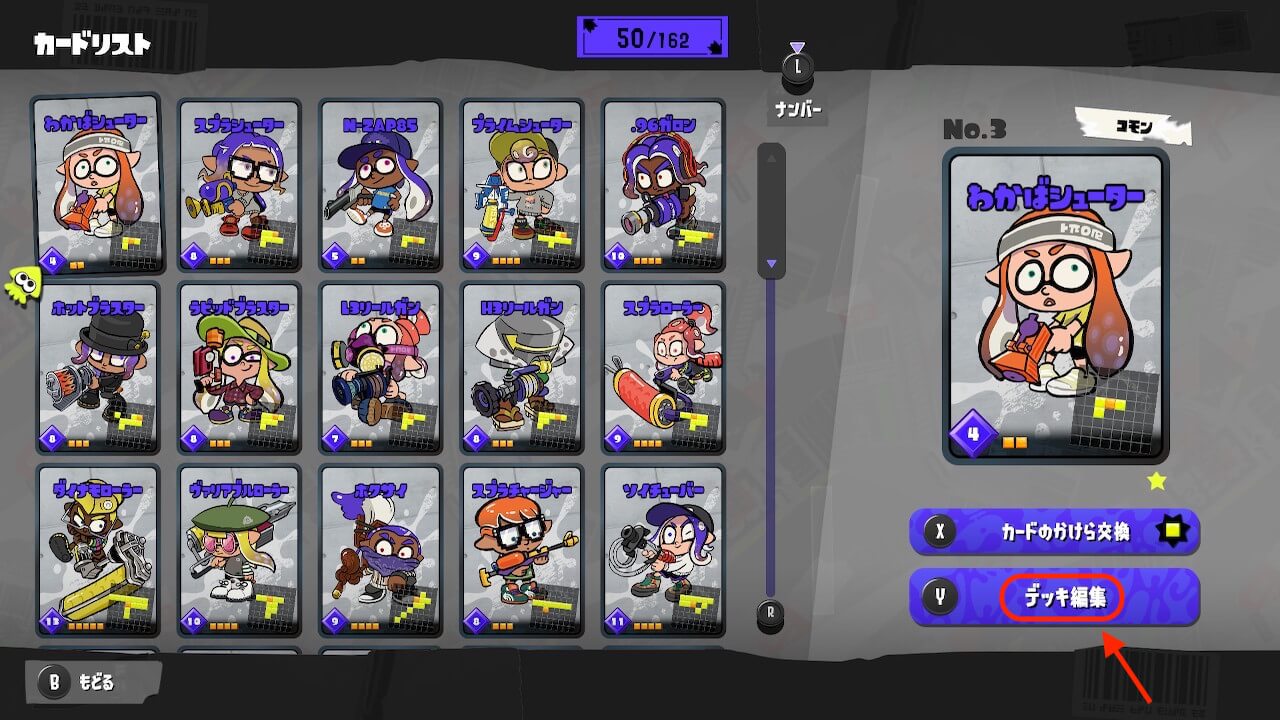Choose the L3リールガン card

click(x=380, y=368)
